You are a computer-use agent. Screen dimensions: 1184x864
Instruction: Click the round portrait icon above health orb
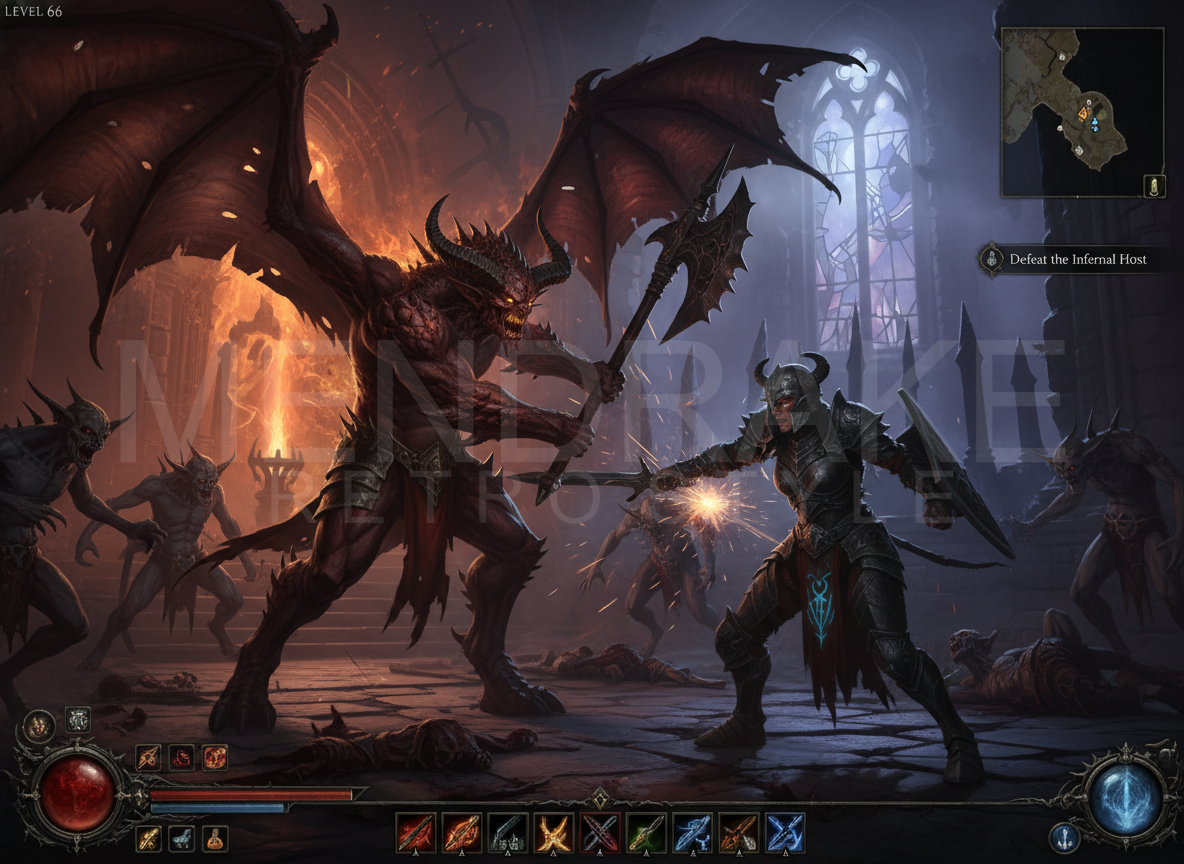coord(39,725)
